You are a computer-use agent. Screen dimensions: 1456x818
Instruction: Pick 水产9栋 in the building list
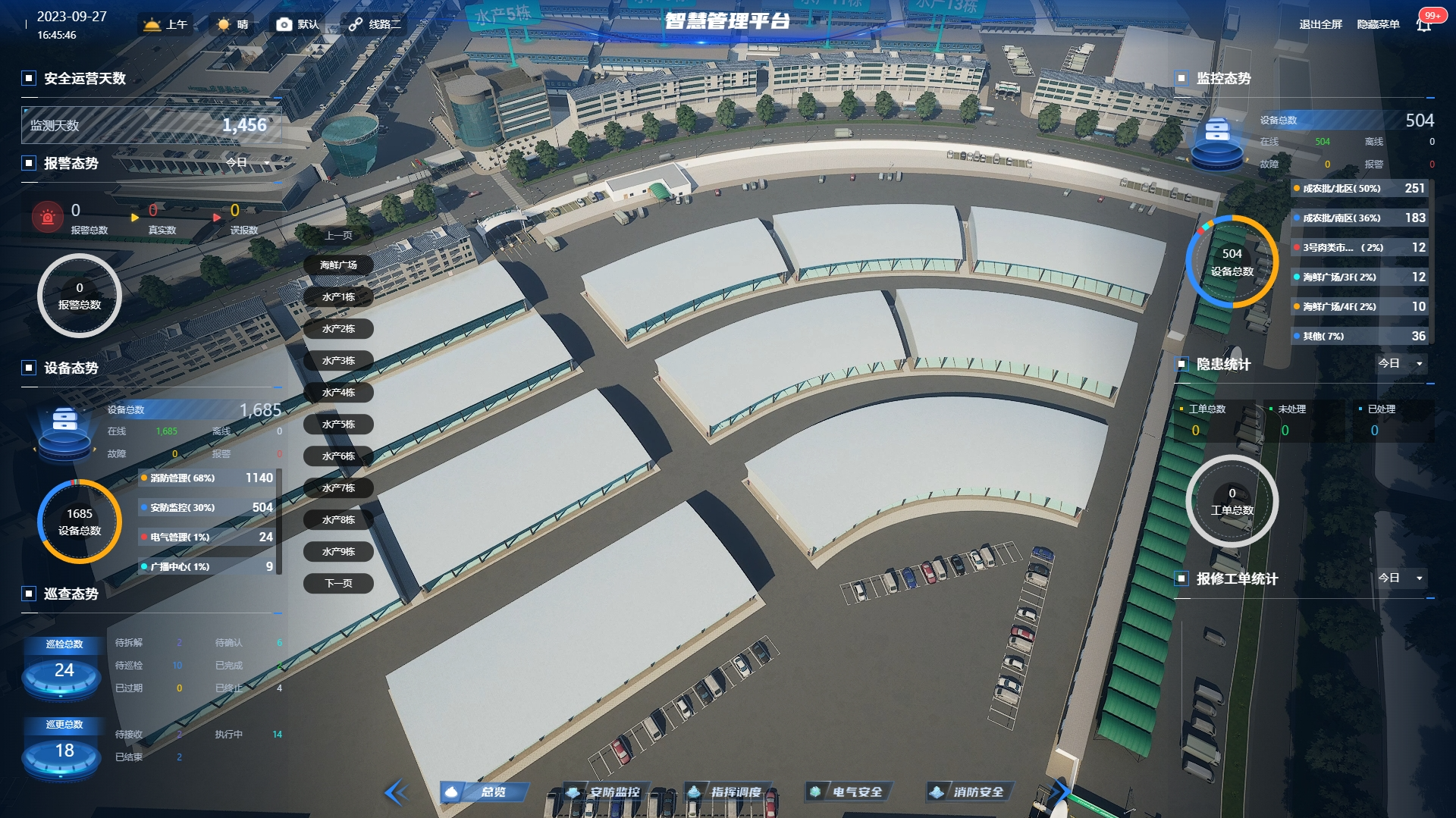[338, 552]
